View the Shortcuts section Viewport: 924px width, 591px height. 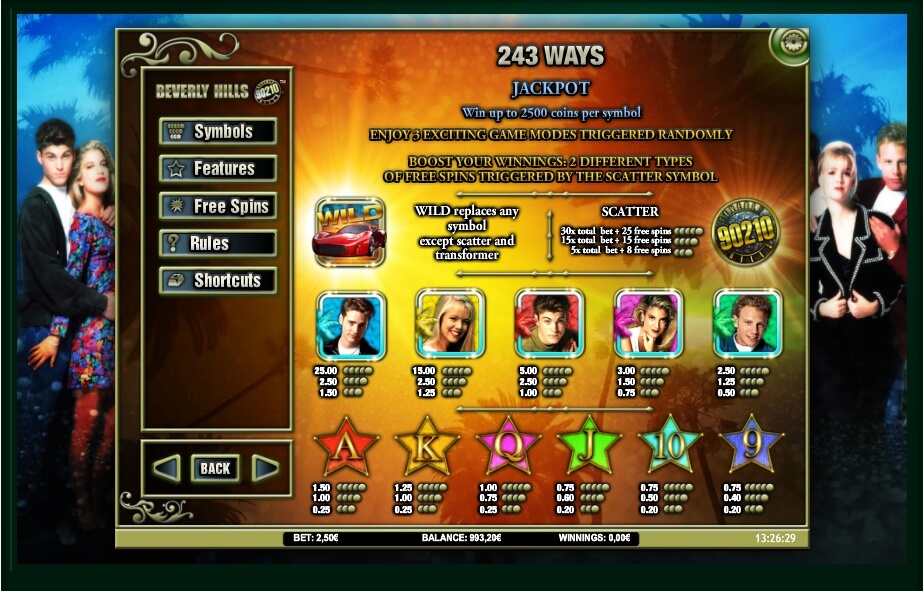[x=218, y=281]
